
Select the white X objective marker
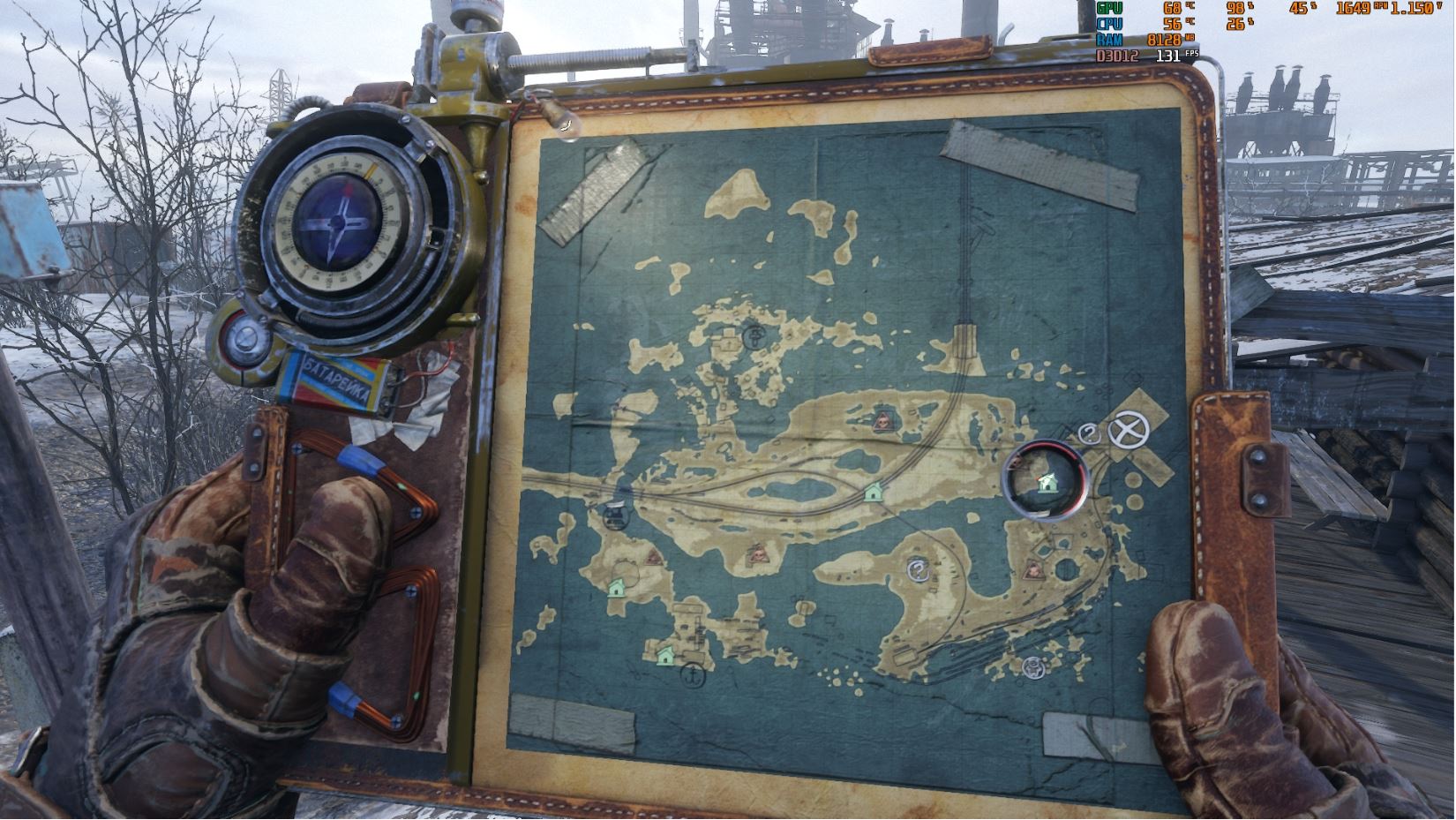[1123, 433]
